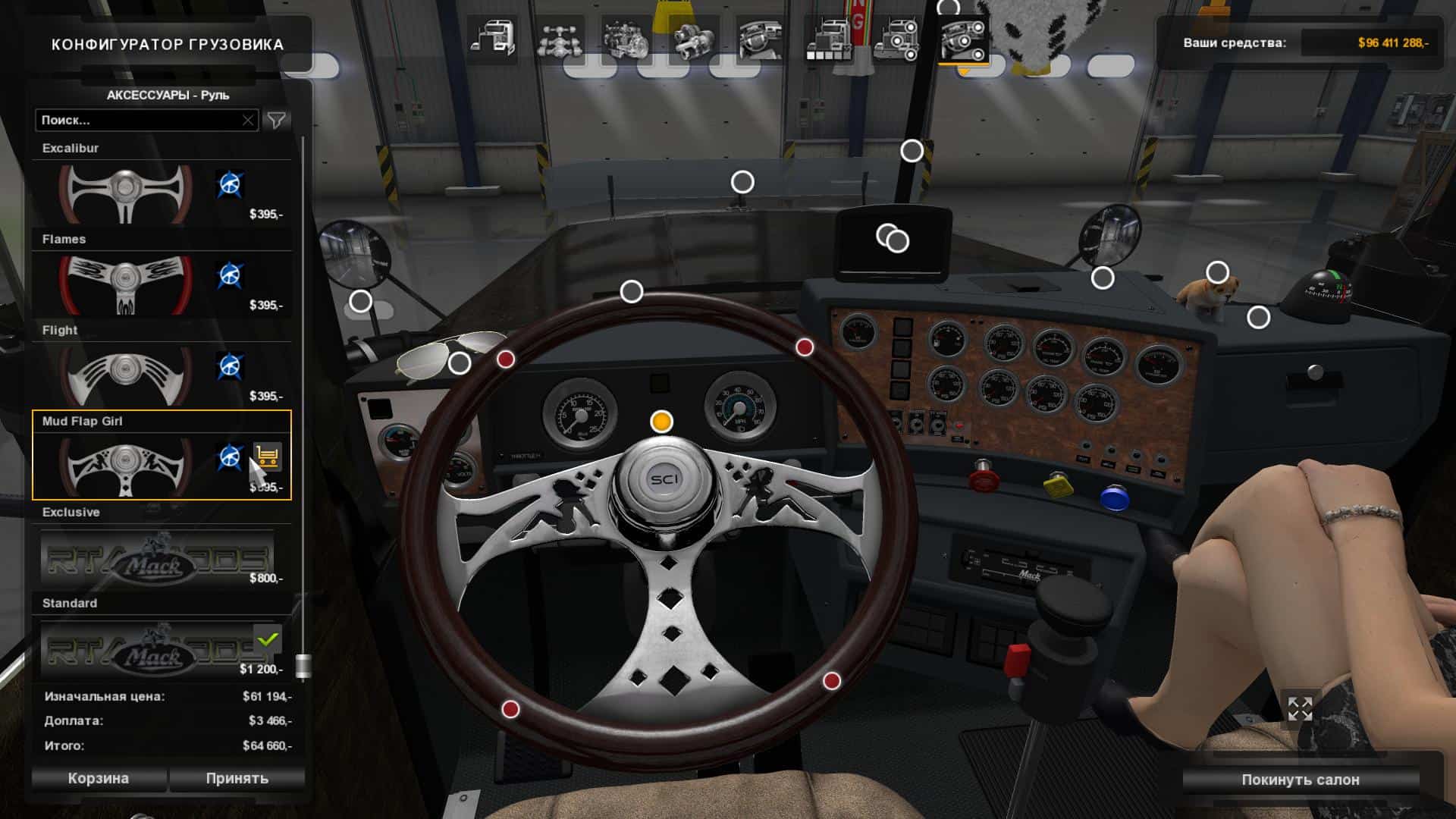Select the Excalibur steering wheel
Viewport: 1456px width, 819px height.
point(126,194)
